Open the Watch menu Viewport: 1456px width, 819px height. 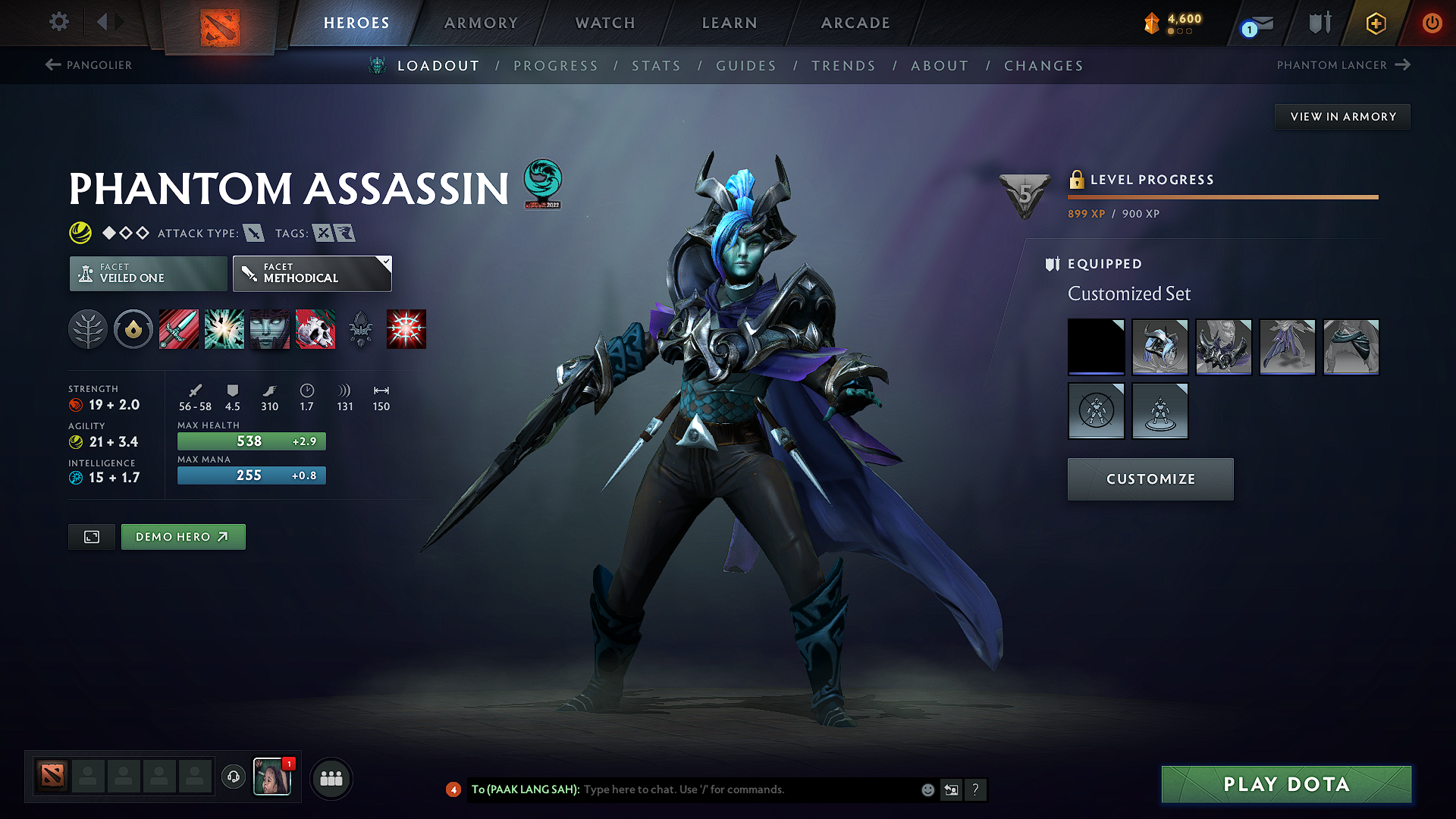[604, 23]
